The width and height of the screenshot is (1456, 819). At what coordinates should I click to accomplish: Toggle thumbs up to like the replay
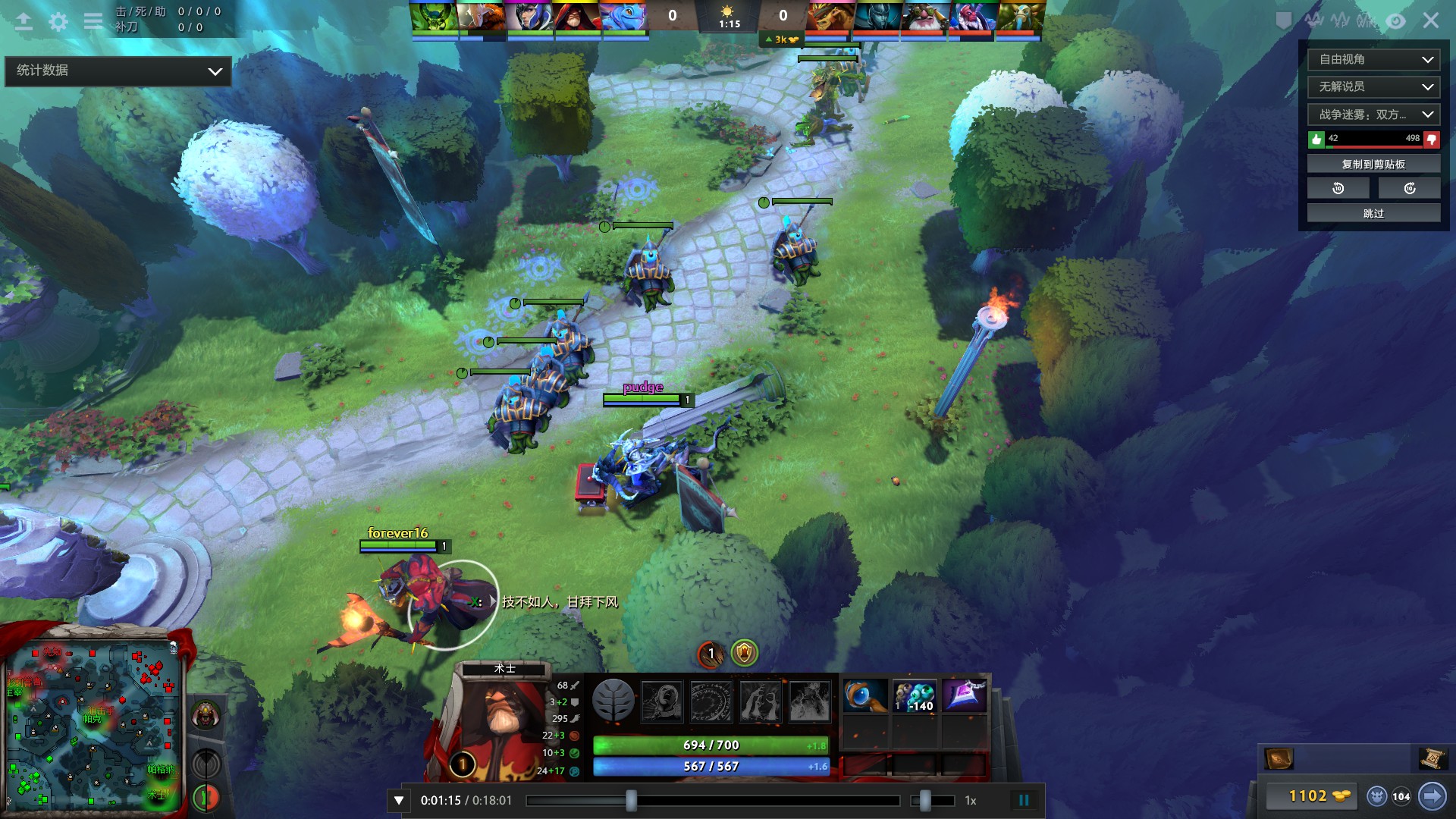click(1316, 139)
